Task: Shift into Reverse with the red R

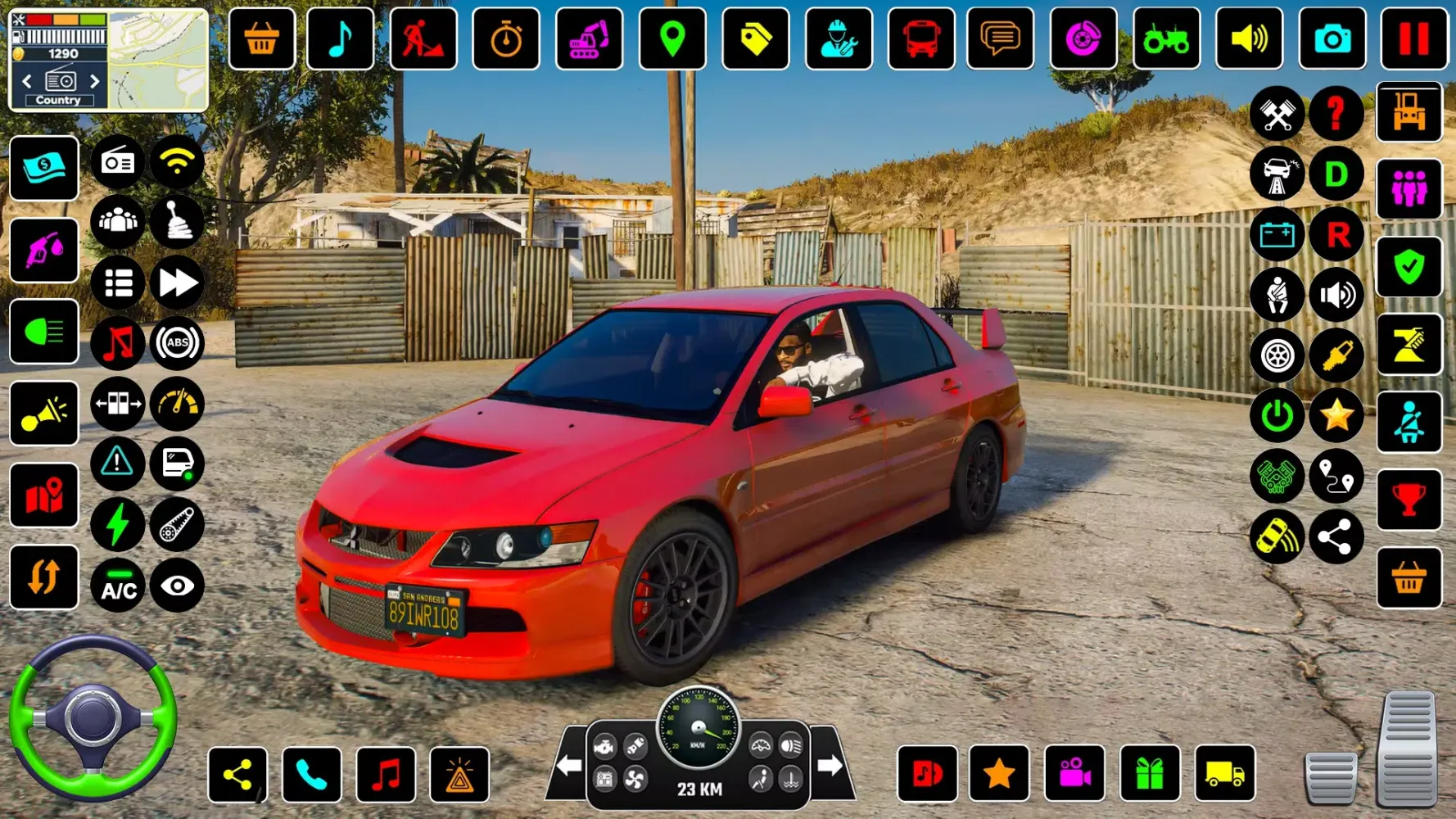Action: point(1336,235)
